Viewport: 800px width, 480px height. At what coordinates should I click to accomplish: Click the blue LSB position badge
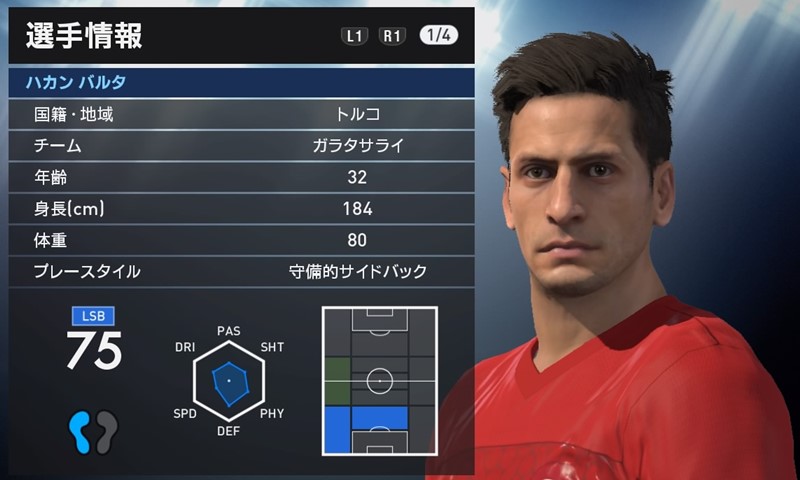(x=93, y=317)
